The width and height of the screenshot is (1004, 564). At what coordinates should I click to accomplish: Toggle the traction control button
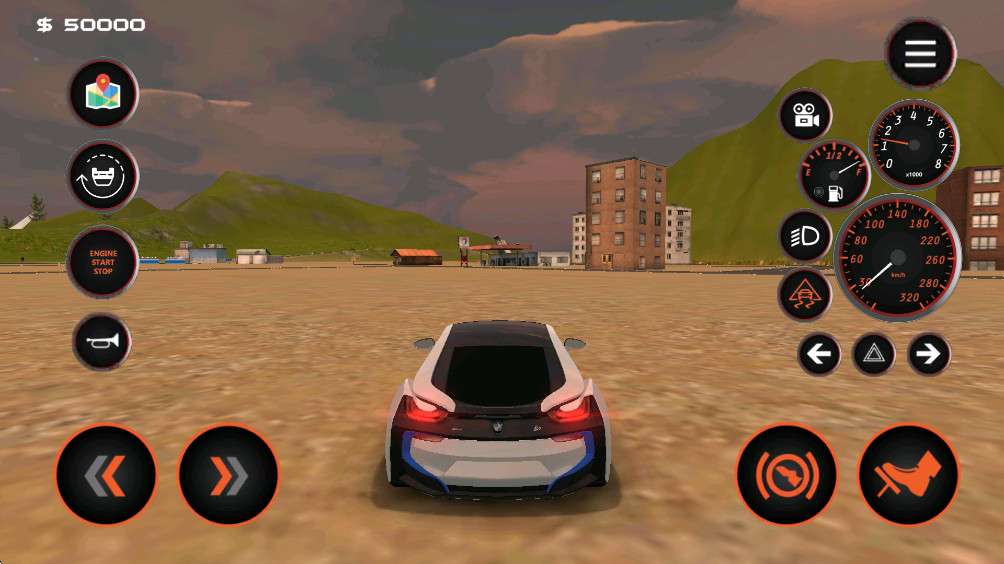[x=805, y=294]
